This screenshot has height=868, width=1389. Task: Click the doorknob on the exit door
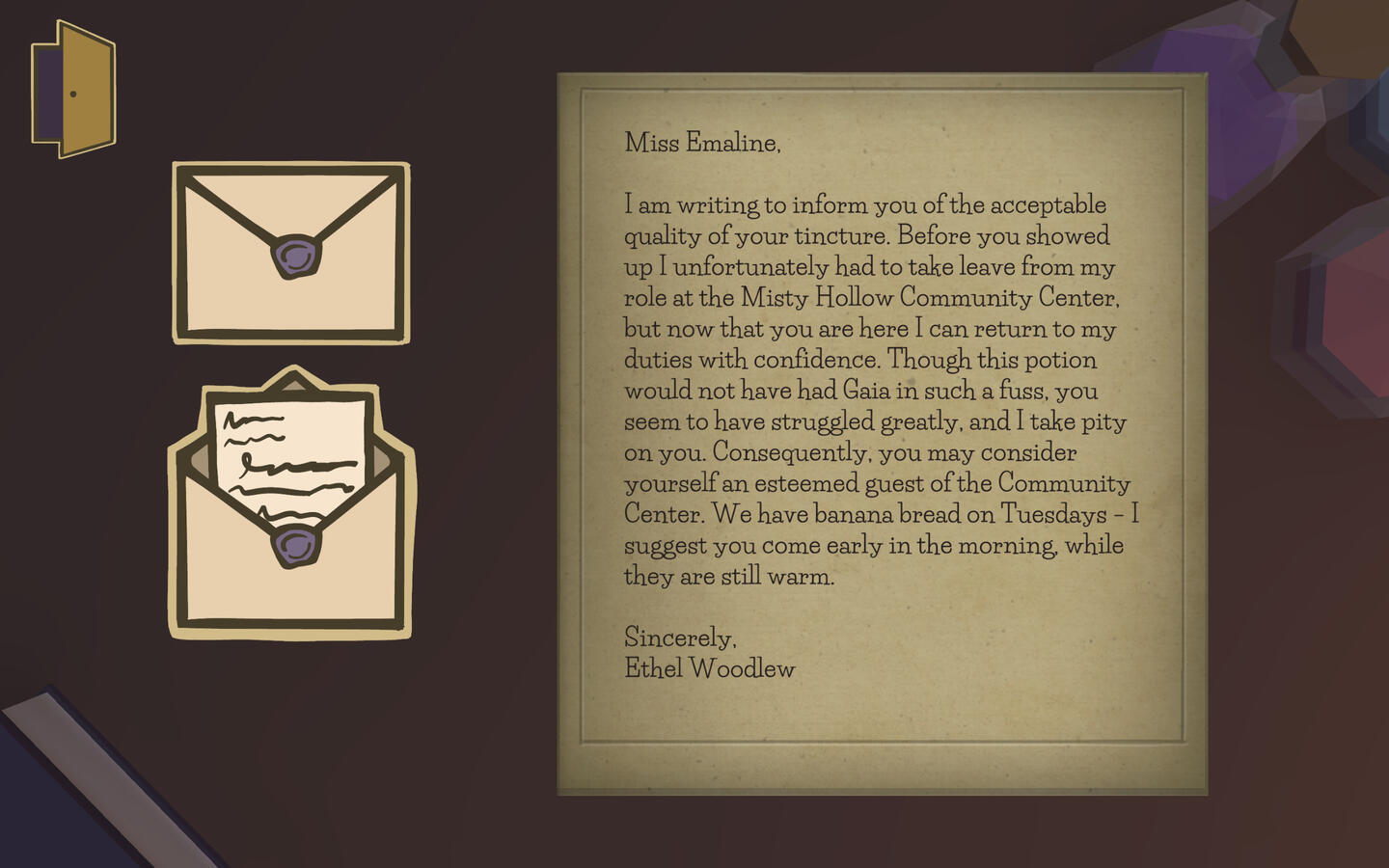pyautogui.click(x=75, y=94)
